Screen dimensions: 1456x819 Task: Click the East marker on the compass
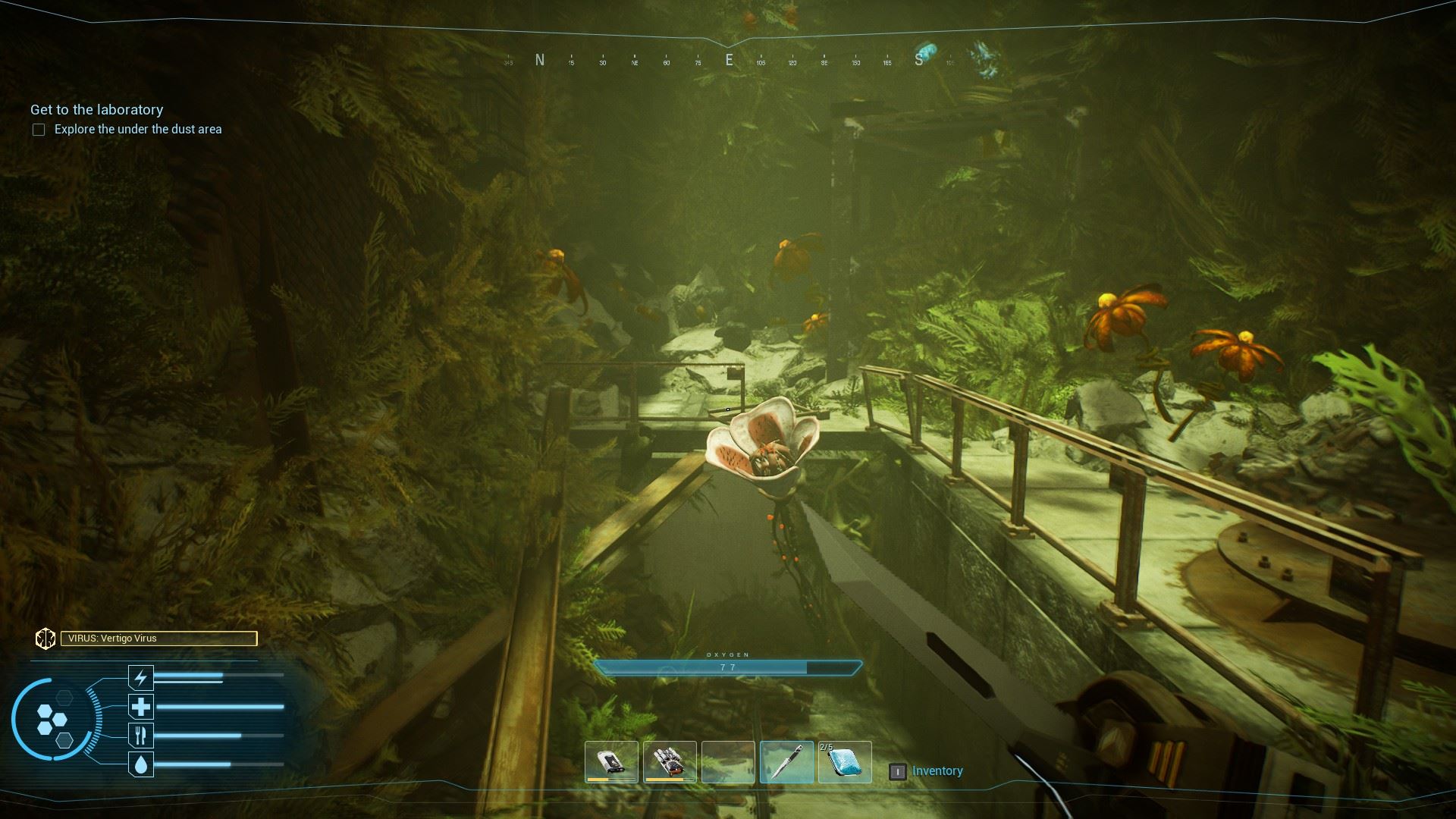click(730, 61)
